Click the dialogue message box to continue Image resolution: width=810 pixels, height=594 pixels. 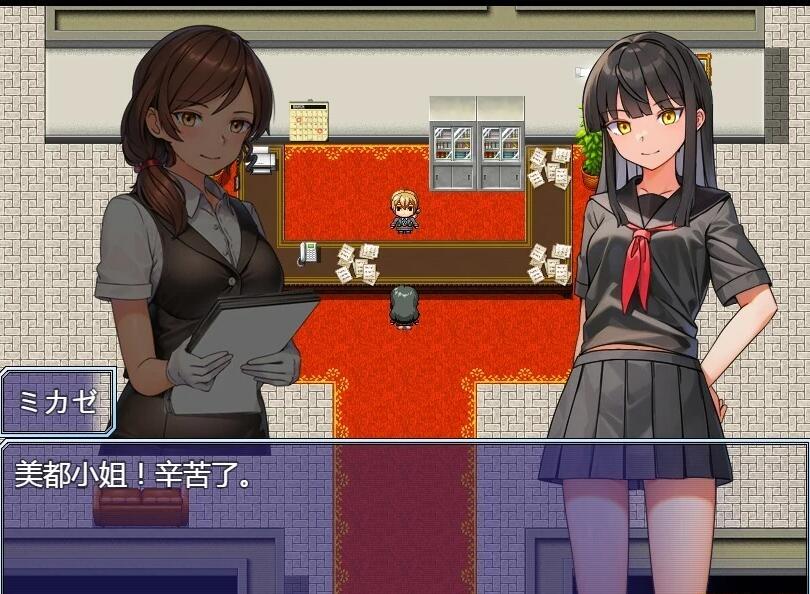[x=404, y=516]
